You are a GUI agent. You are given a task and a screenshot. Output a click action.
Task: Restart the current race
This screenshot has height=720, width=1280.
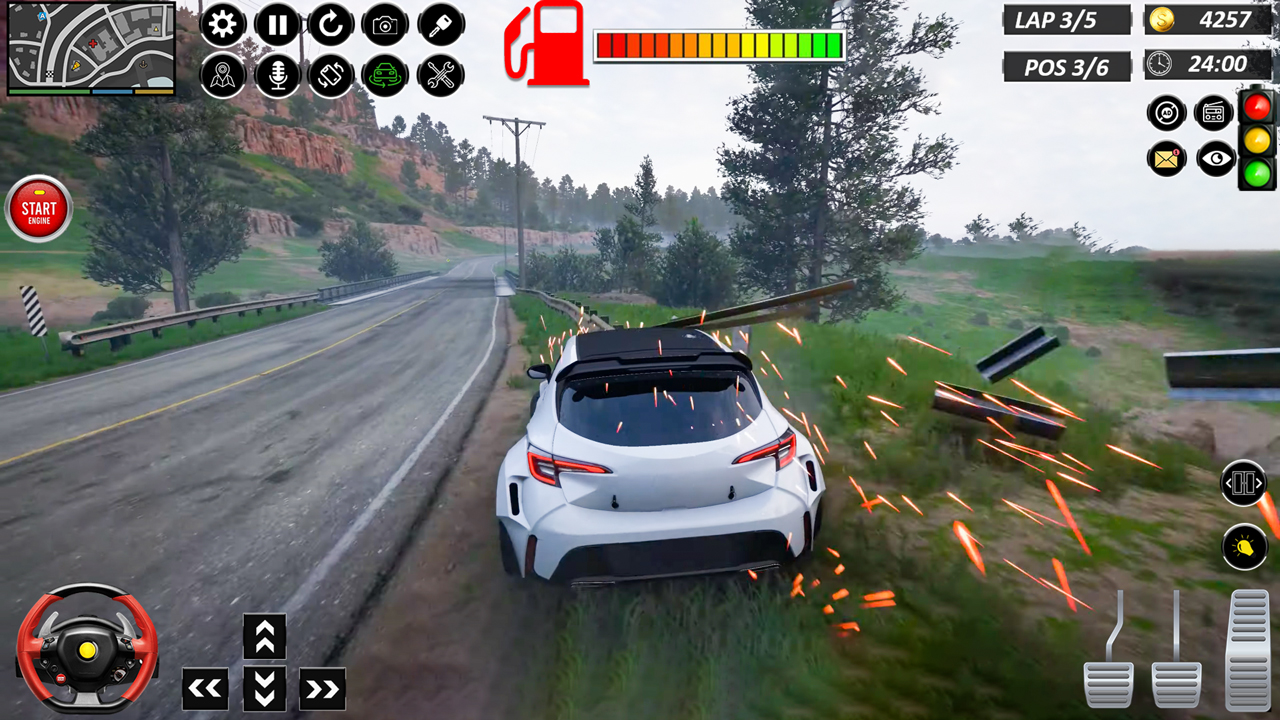pyautogui.click(x=330, y=26)
